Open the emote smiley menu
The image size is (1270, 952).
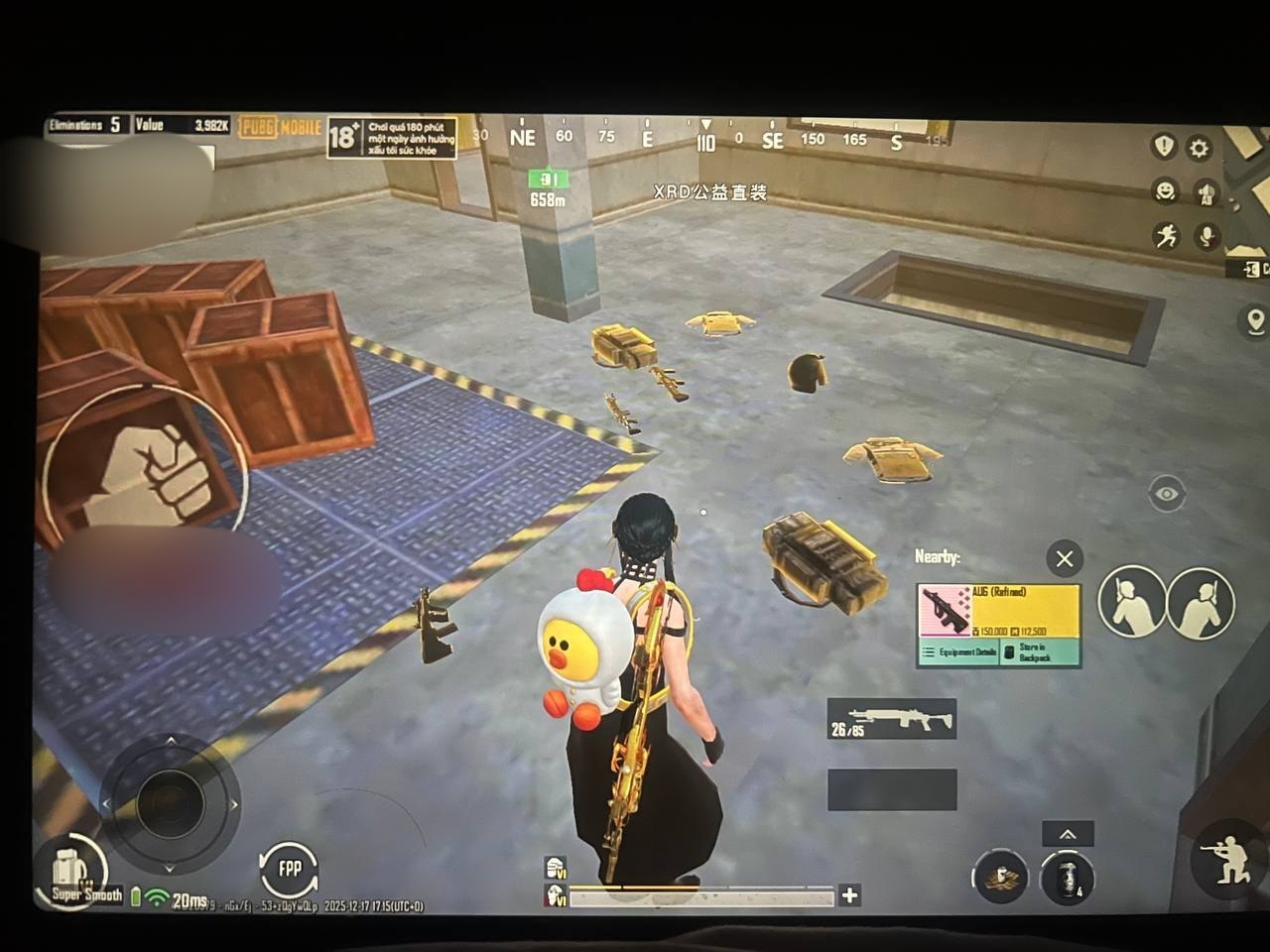tap(1165, 189)
